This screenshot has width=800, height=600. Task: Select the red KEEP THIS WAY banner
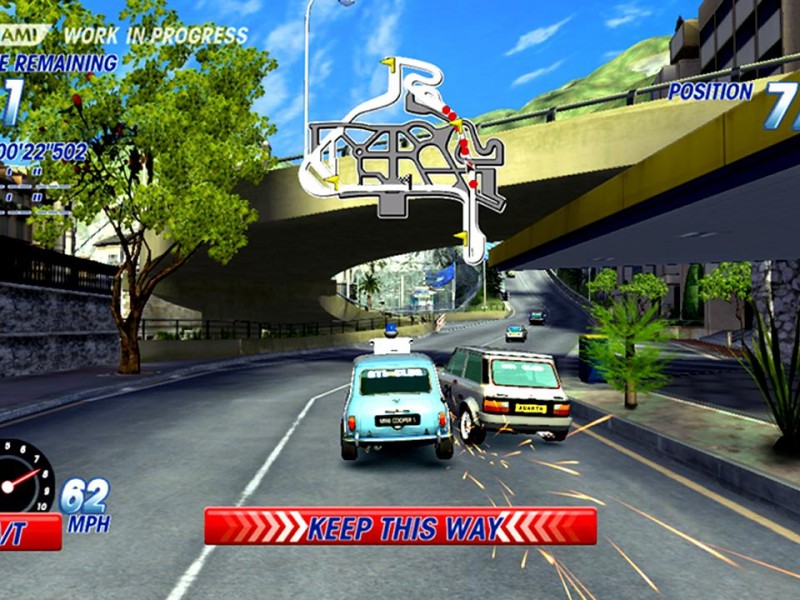(400, 526)
